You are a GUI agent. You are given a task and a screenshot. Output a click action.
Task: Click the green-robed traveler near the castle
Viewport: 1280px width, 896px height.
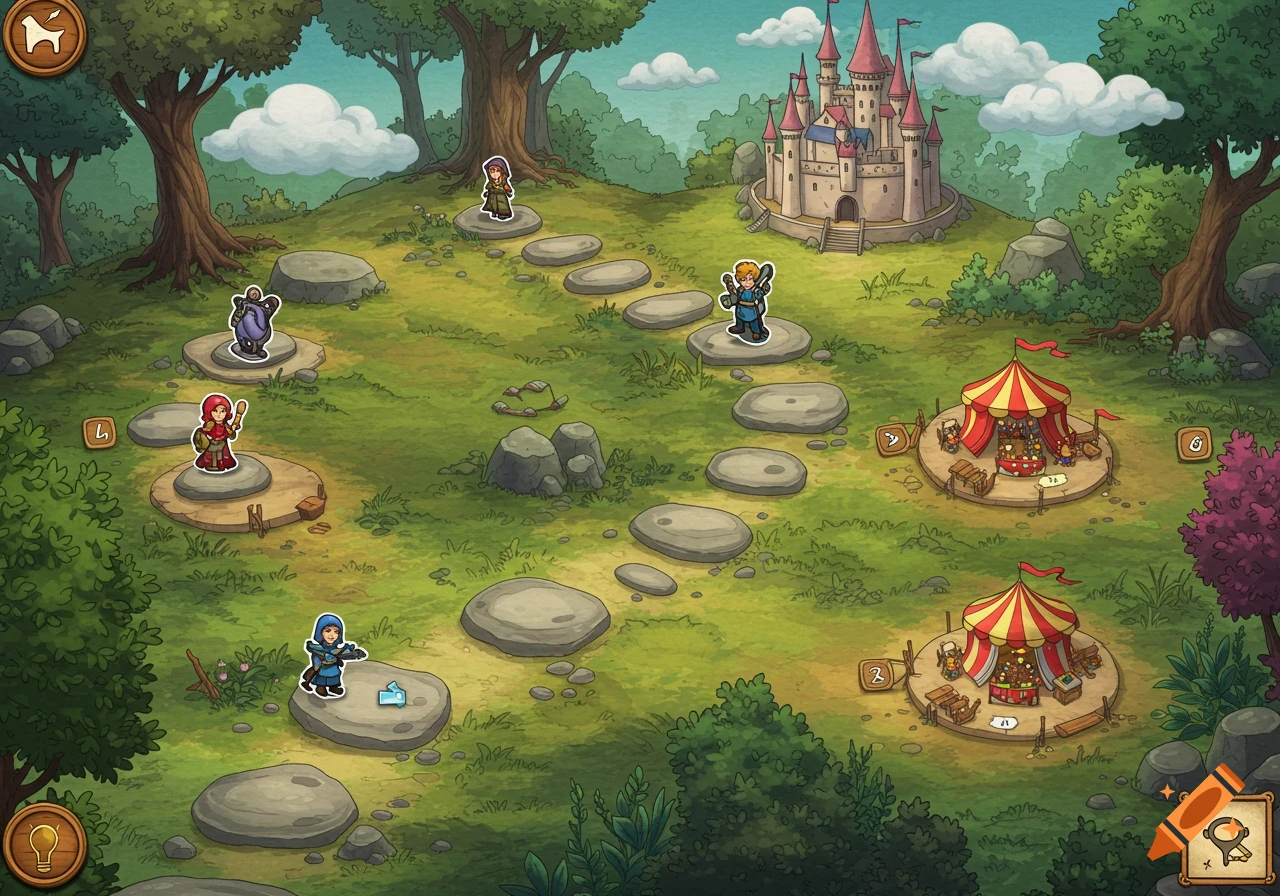[496, 190]
